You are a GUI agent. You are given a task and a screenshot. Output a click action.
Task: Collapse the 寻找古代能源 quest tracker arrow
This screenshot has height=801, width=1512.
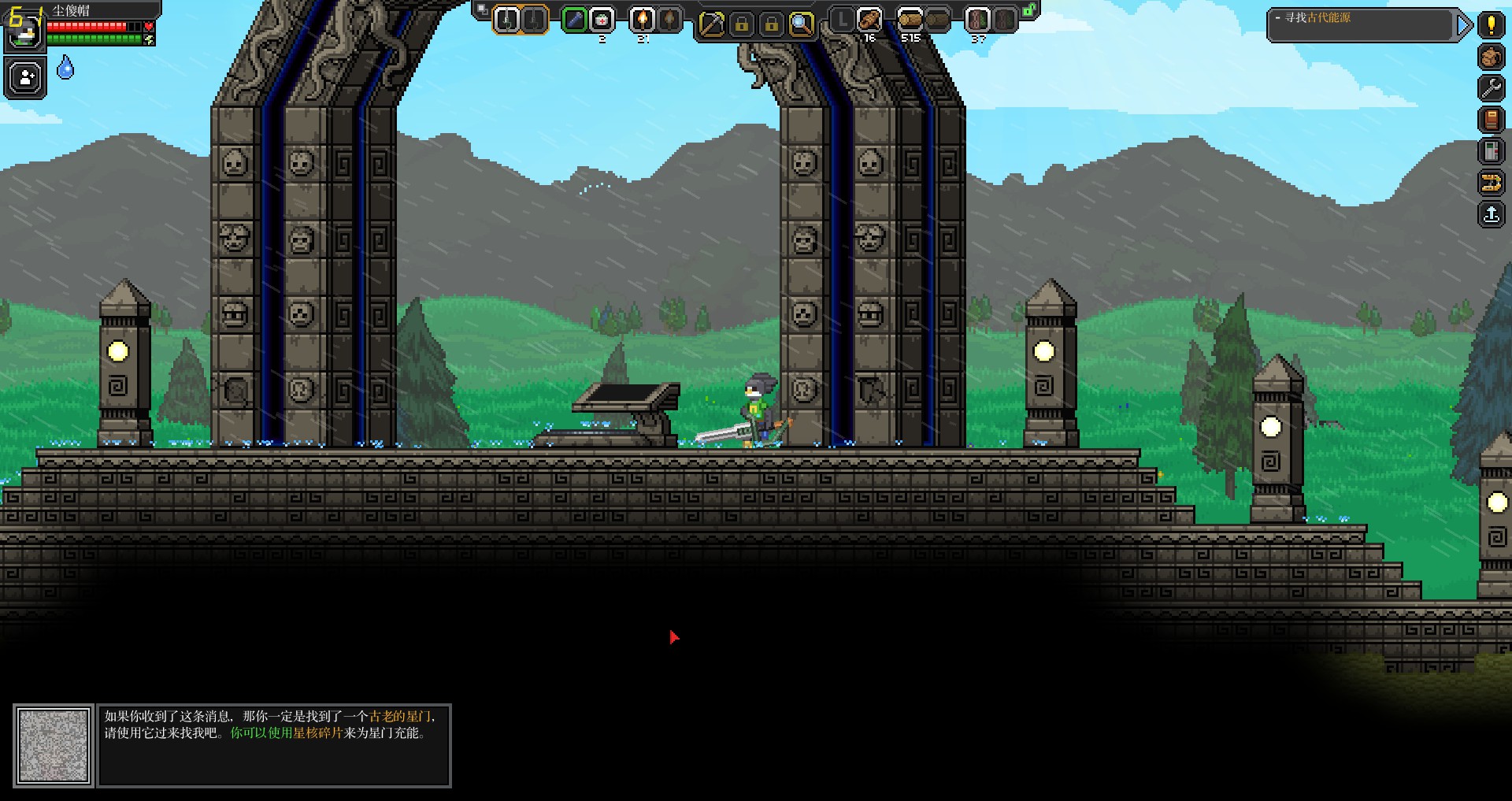(1463, 25)
